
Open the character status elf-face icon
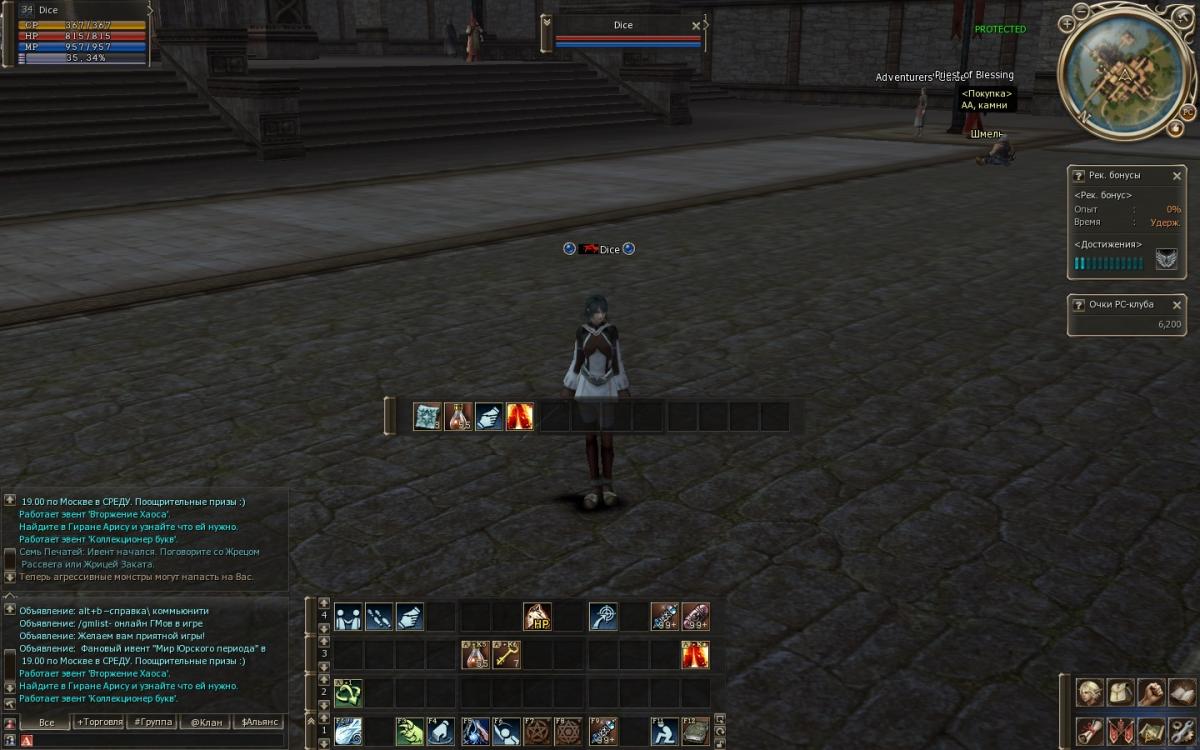(x=1088, y=693)
